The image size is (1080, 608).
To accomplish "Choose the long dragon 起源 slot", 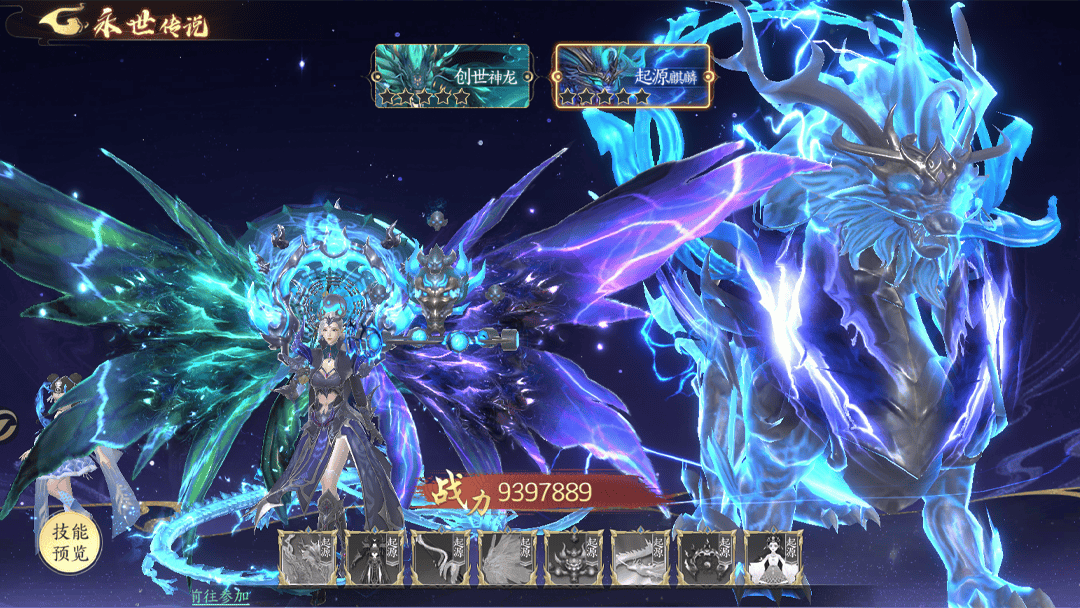I will click(x=640, y=557).
